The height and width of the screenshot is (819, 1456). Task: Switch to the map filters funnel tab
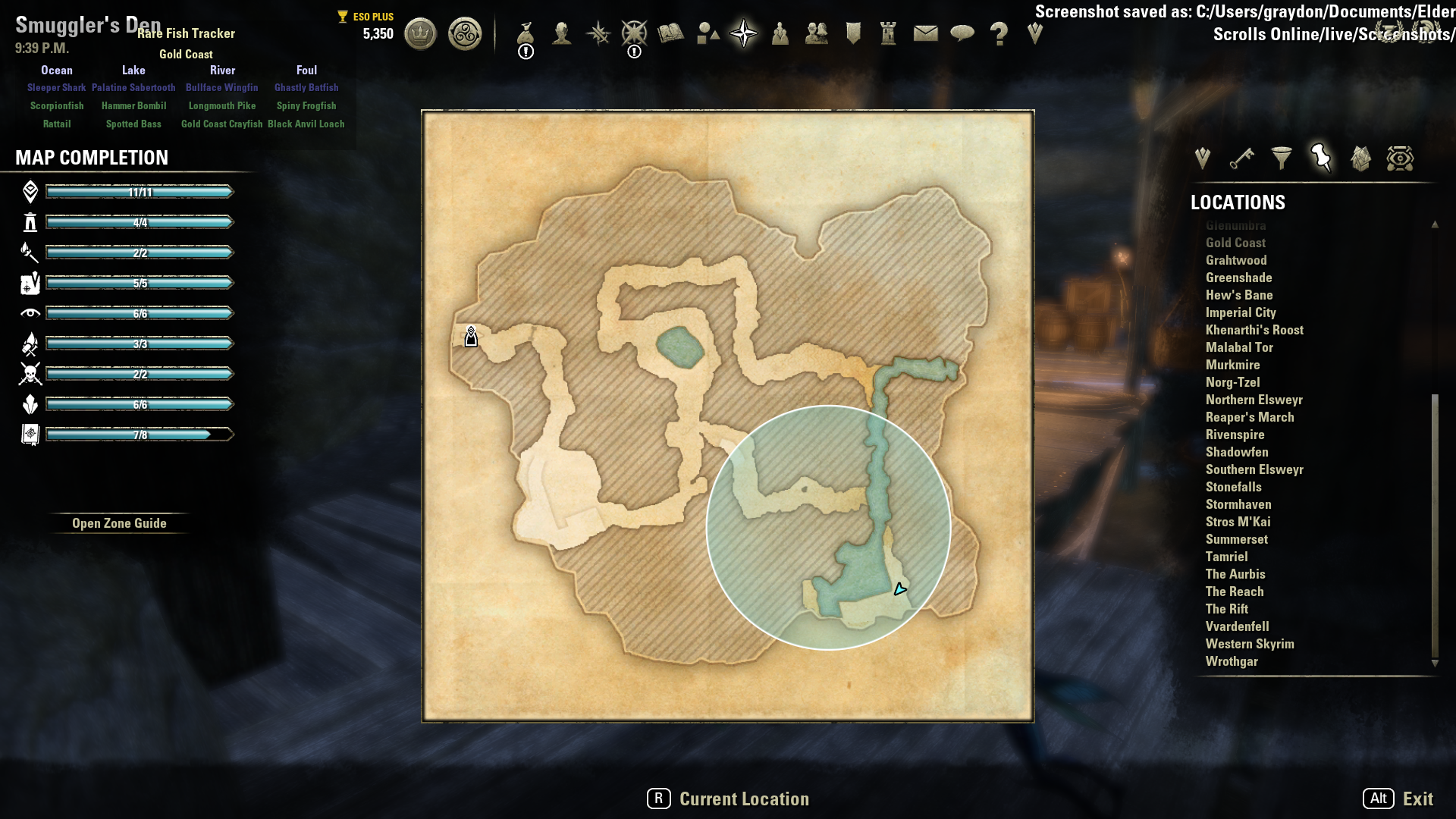click(1282, 158)
